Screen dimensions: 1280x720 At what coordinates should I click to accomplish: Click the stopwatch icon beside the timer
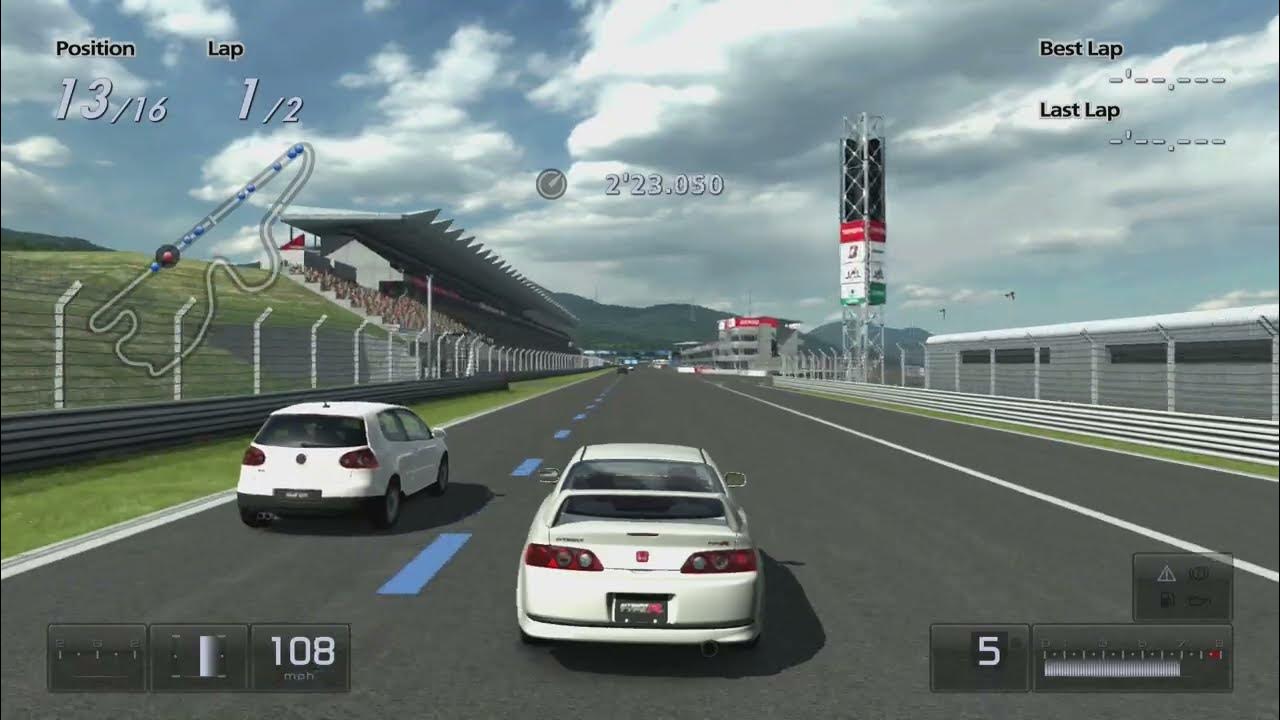tap(552, 184)
